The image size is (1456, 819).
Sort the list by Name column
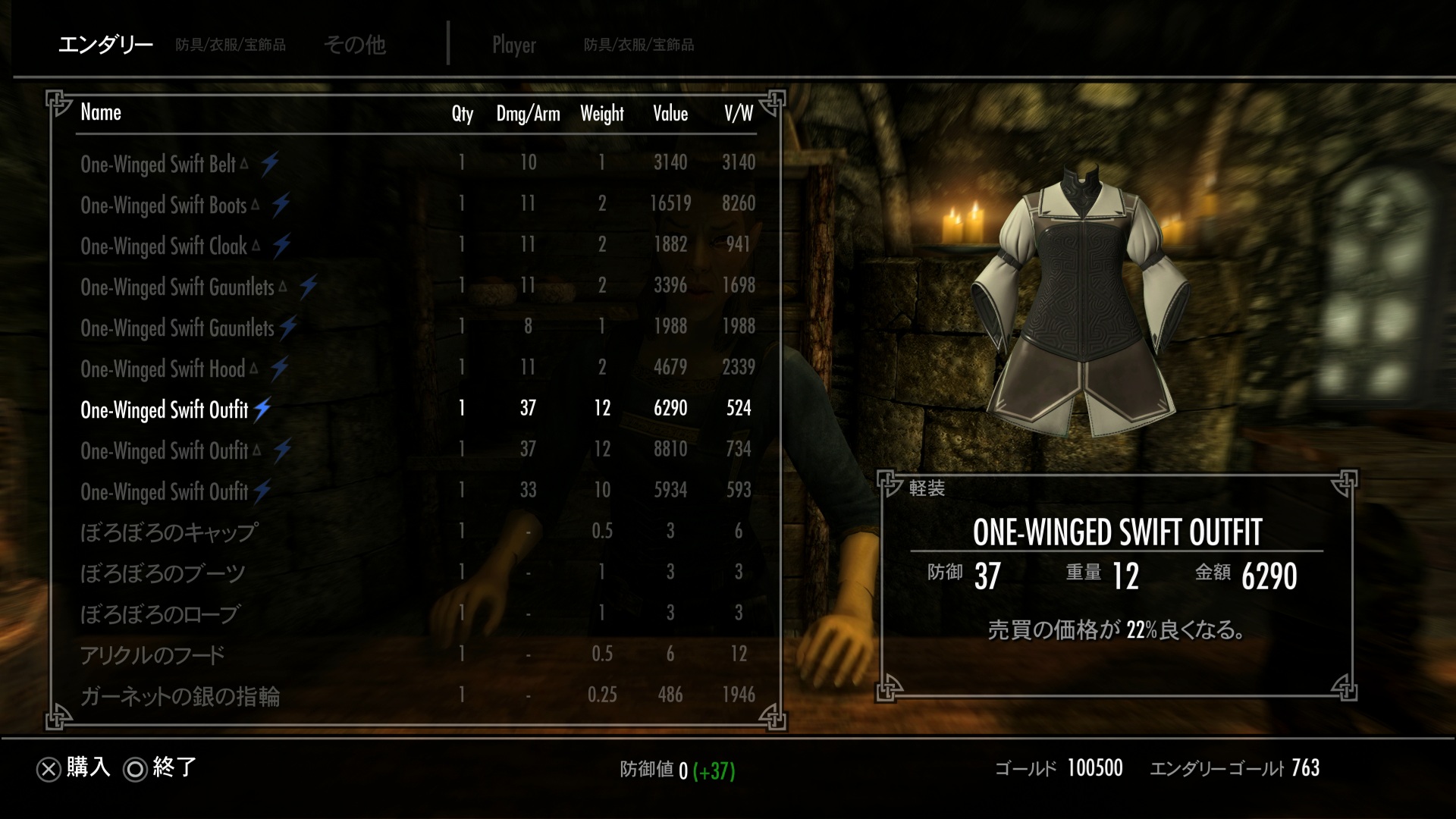101,112
